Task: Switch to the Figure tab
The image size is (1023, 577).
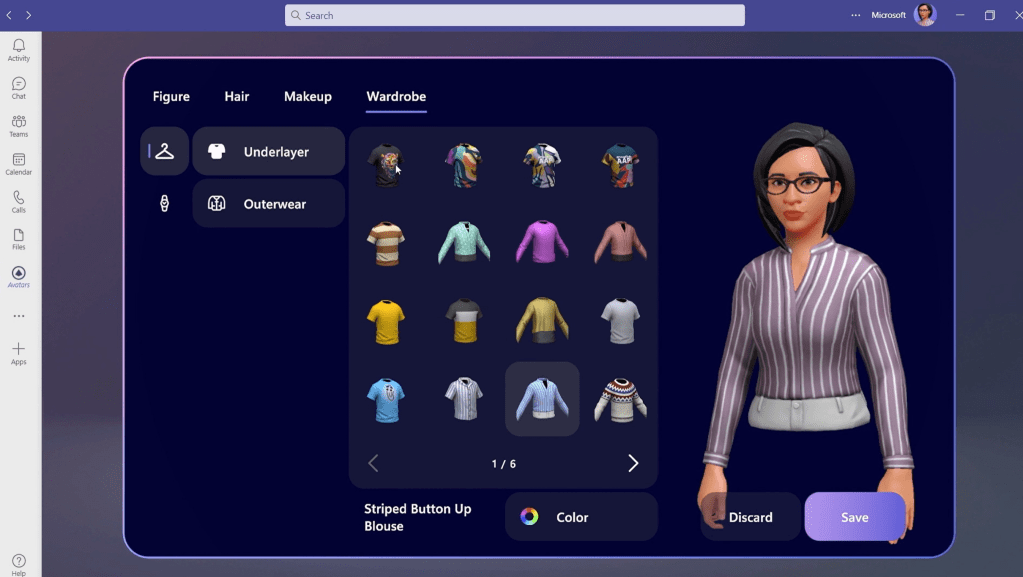Action: 171,97
